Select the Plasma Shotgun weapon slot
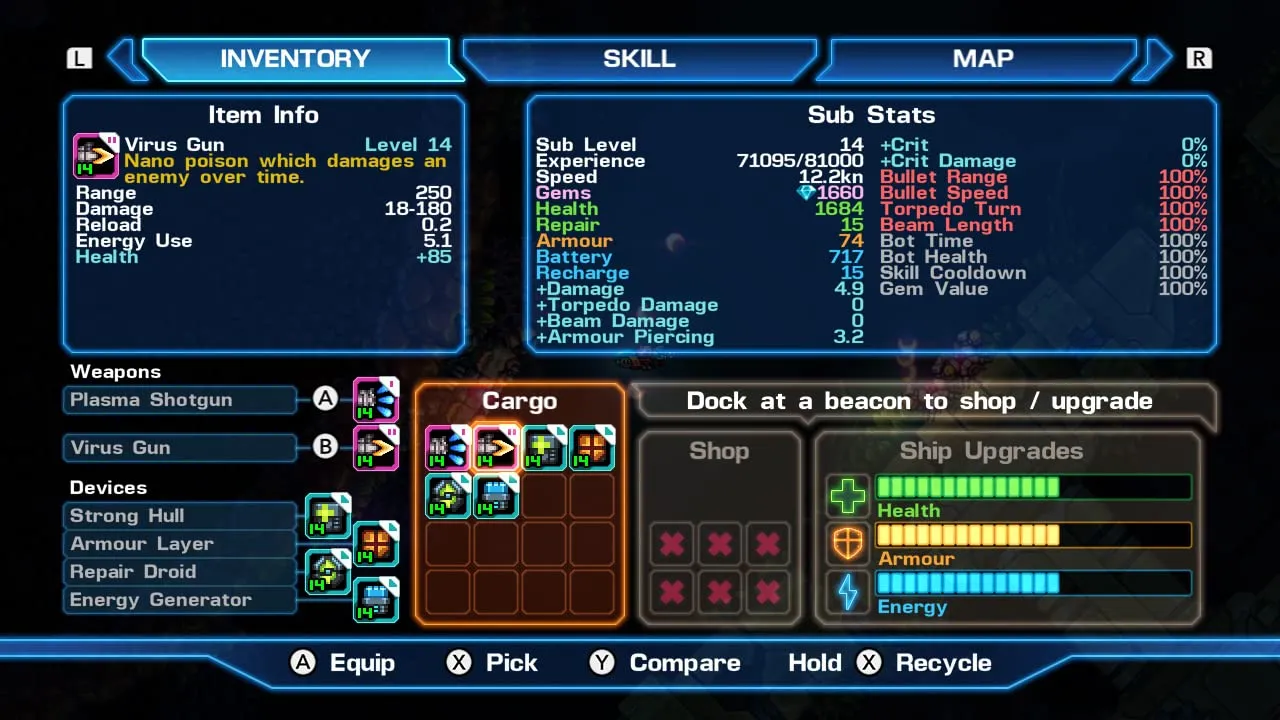The height and width of the screenshot is (720, 1280). click(180, 400)
